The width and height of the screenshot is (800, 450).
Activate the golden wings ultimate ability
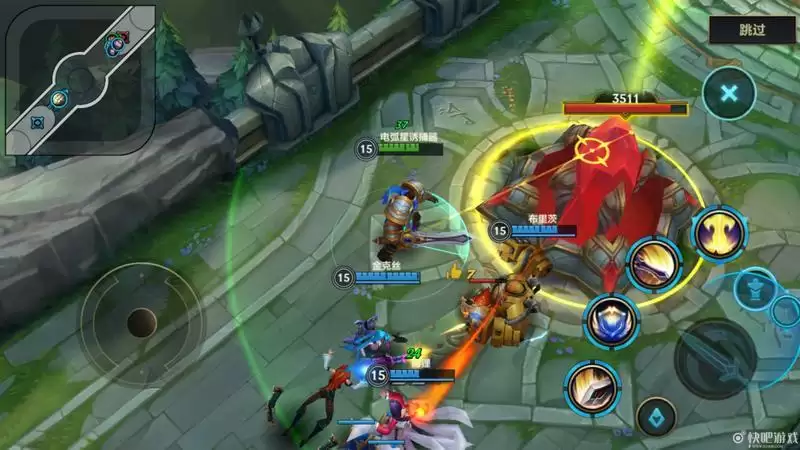[x=721, y=233]
